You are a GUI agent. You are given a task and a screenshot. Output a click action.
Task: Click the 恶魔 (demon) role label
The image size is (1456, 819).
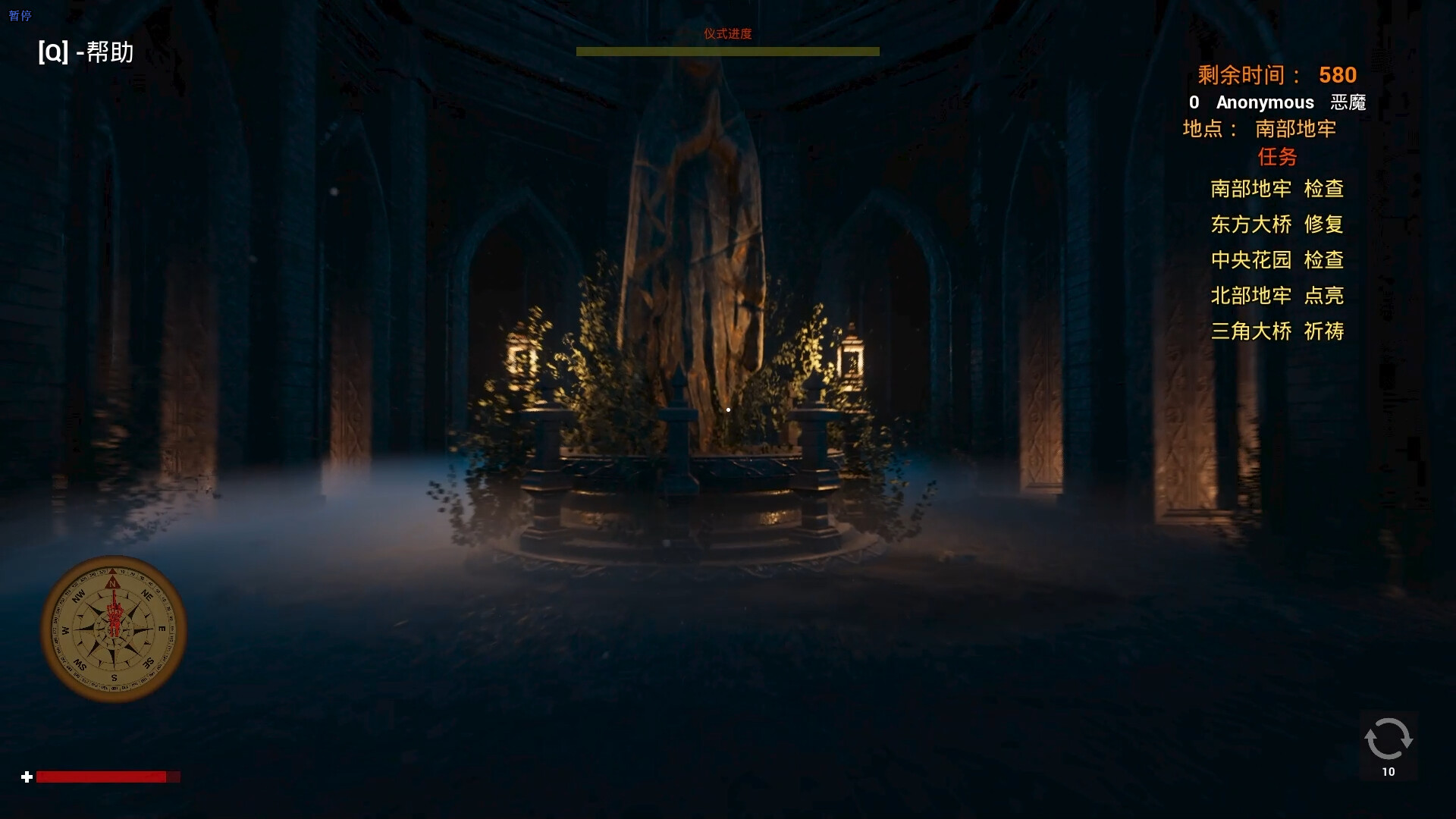click(x=1348, y=102)
